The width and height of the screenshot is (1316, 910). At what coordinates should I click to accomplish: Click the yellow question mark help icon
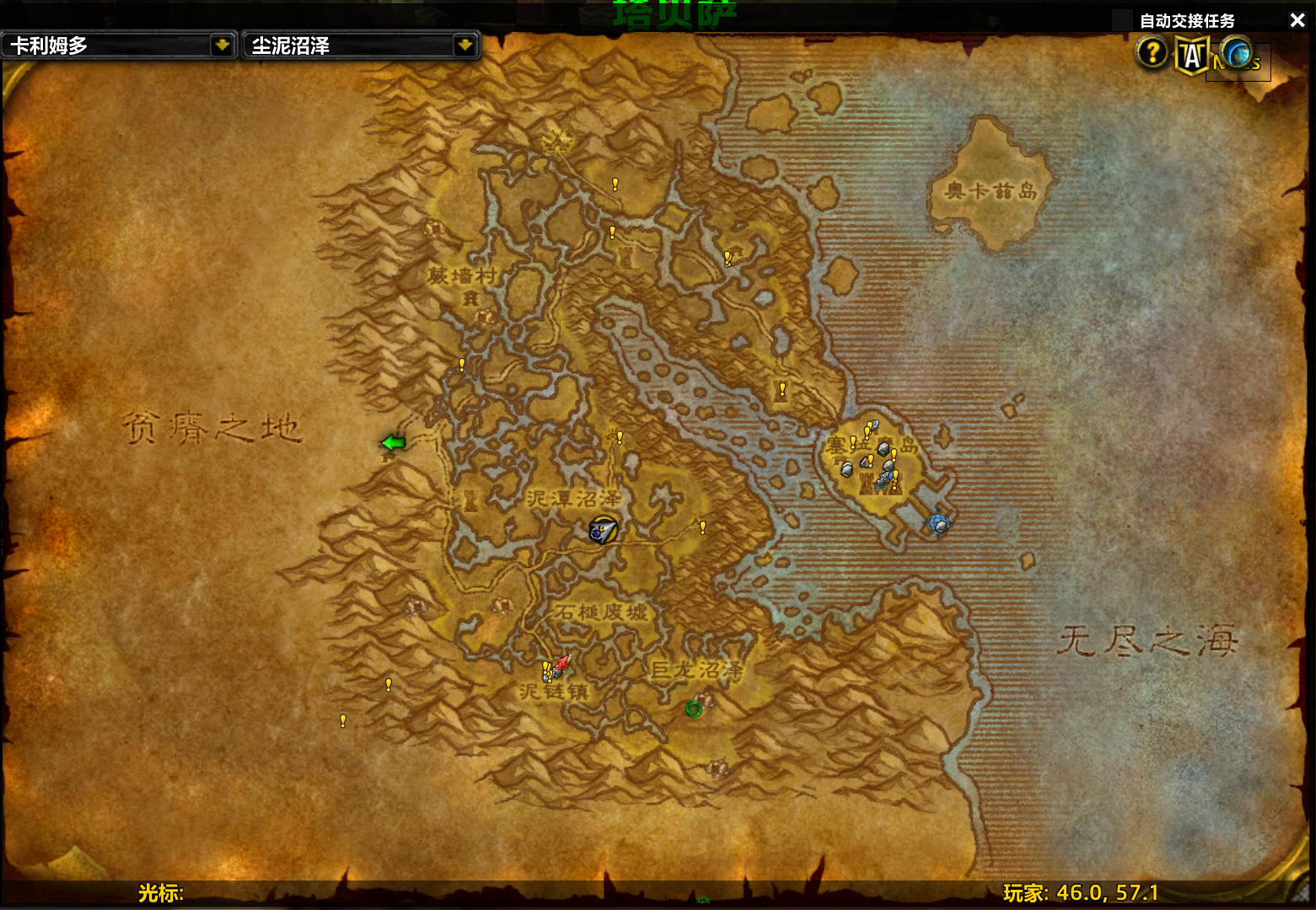point(1152,53)
